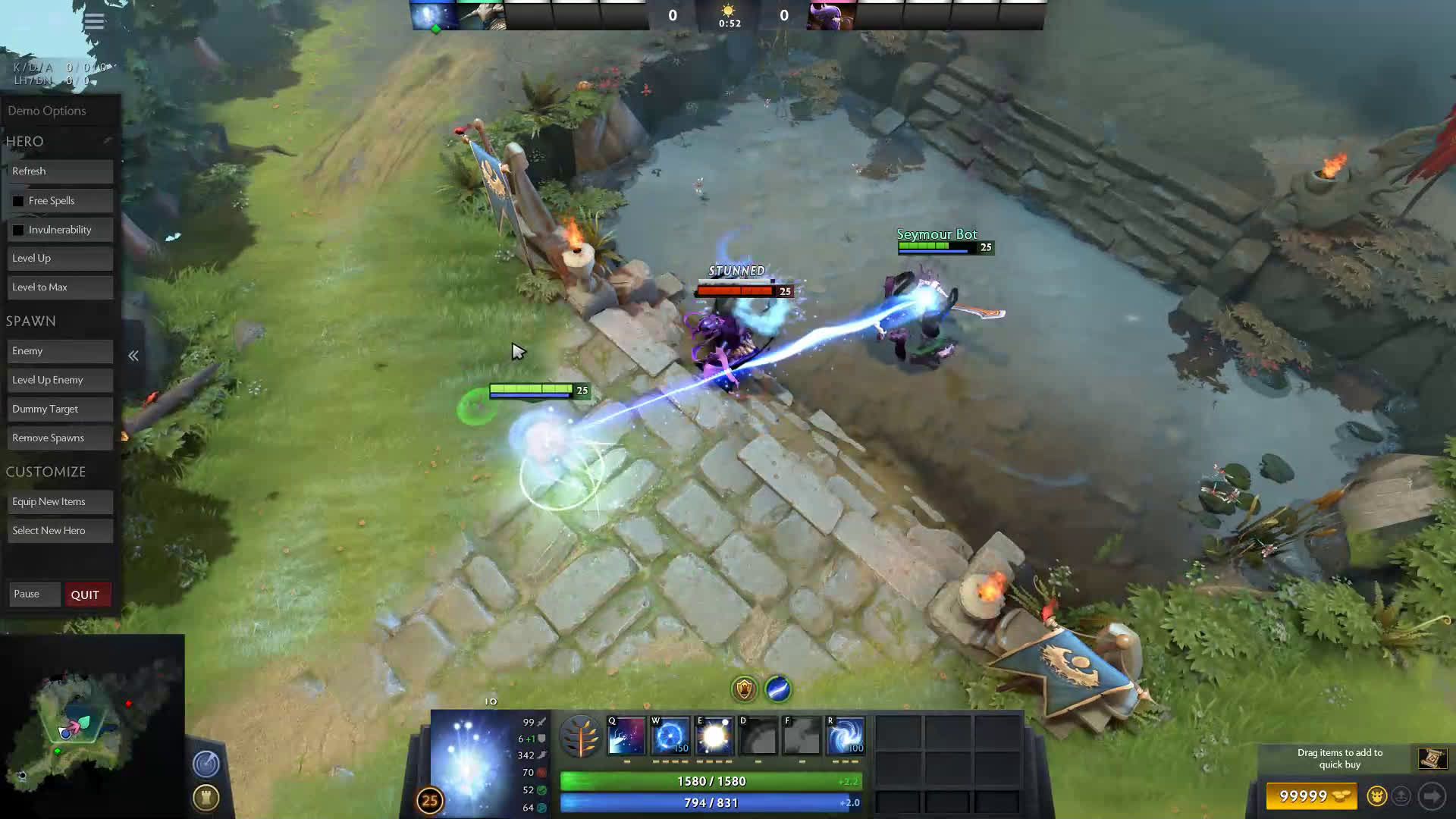This screenshot has width=1456, height=819.
Task: Spawn a Dummy Target
Action: pyautogui.click(x=60, y=409)
